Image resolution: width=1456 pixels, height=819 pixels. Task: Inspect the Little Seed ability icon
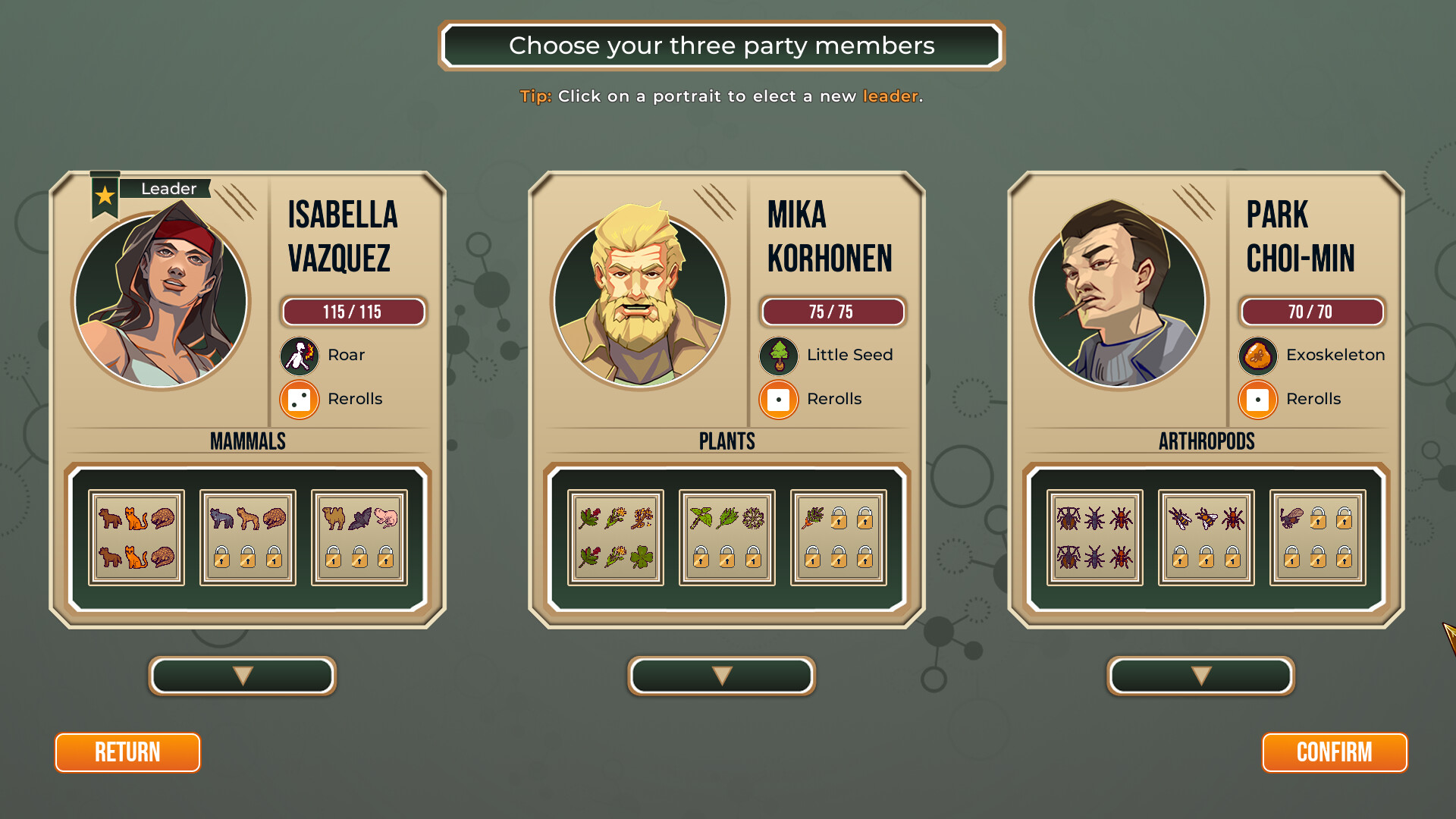pyautogui.click(x=779, y=356)
